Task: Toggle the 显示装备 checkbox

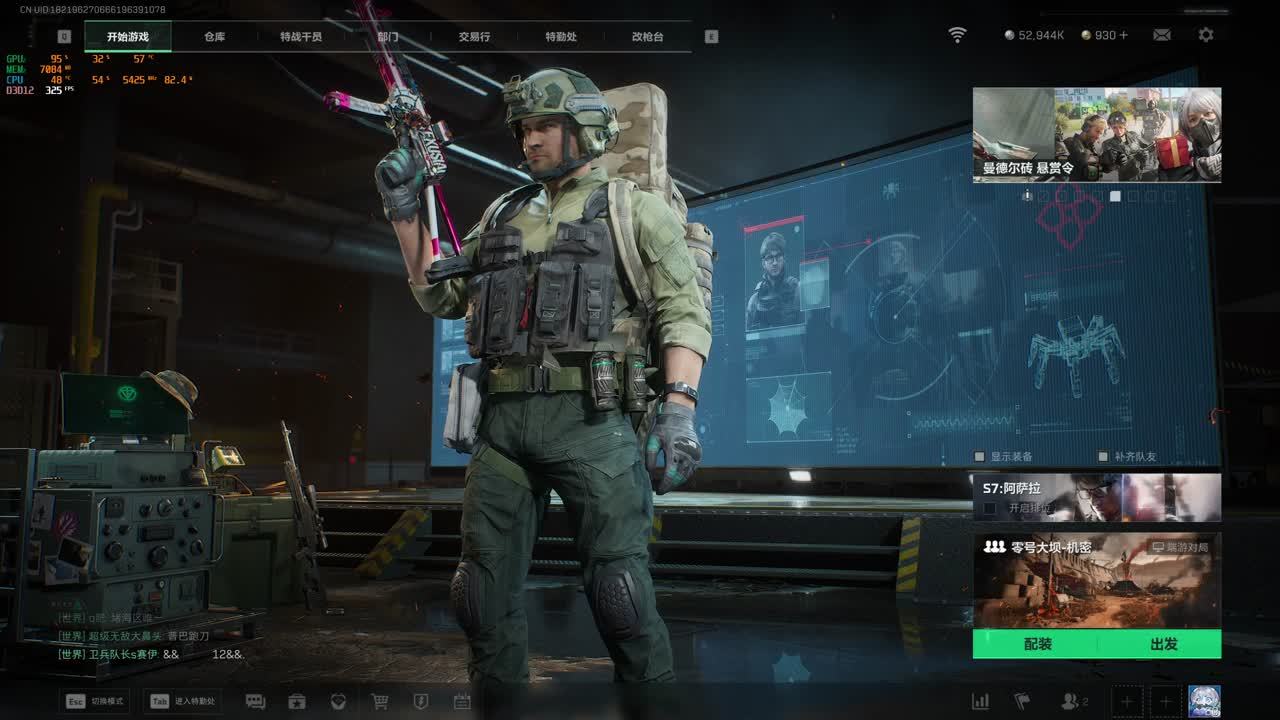Action: 981,457
